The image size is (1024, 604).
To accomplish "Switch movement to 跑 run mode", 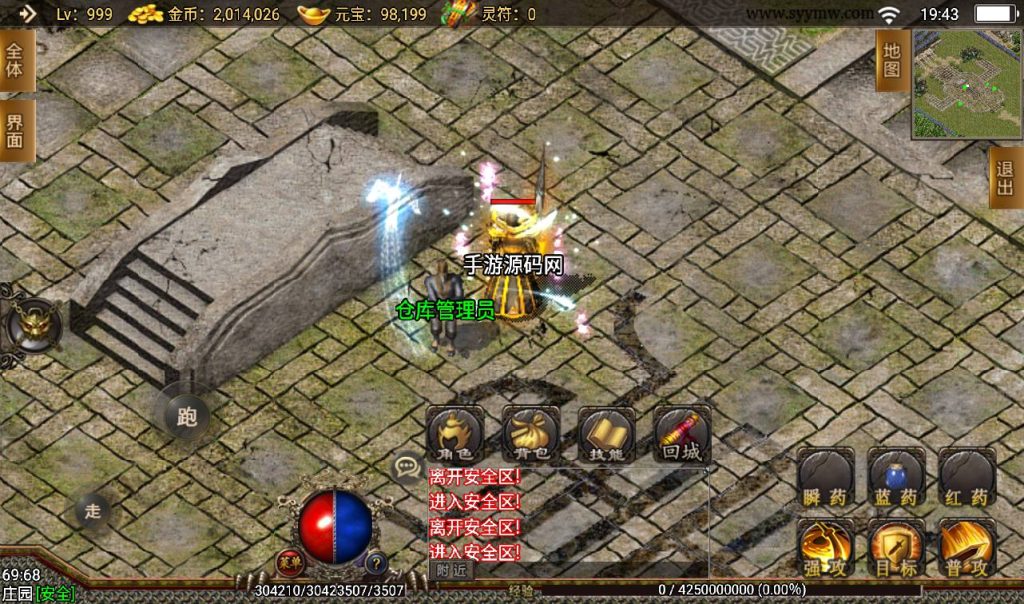I will coord(187,415).
